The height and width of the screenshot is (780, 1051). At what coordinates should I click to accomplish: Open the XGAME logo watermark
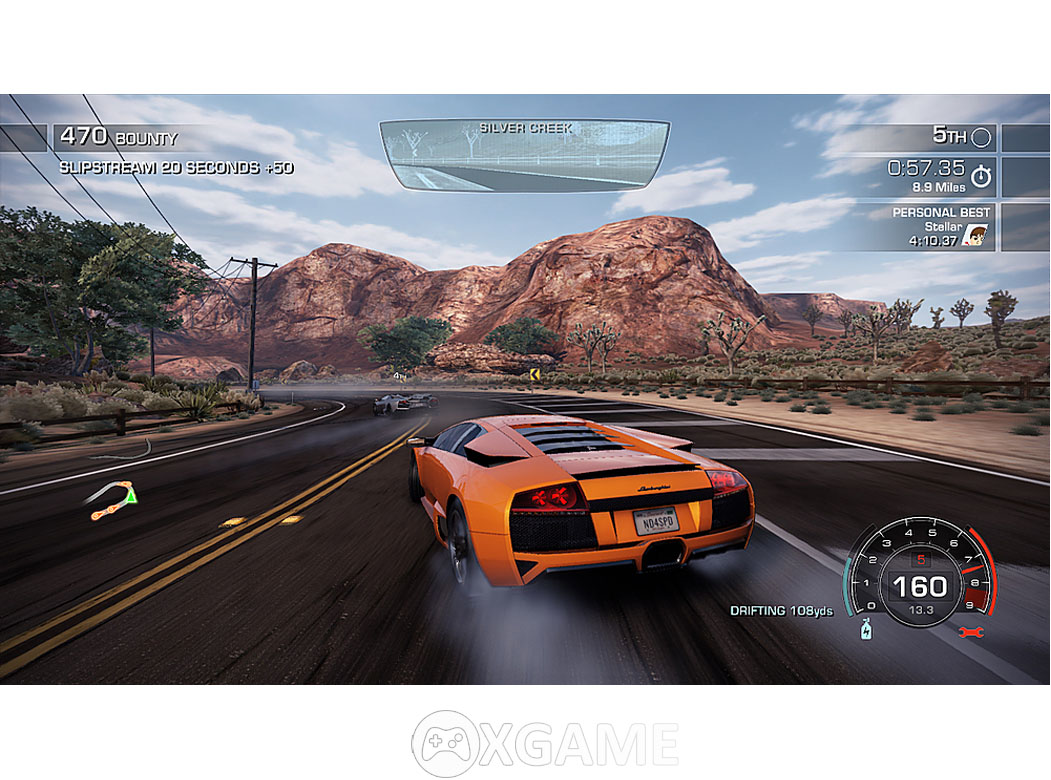(546, 744)
